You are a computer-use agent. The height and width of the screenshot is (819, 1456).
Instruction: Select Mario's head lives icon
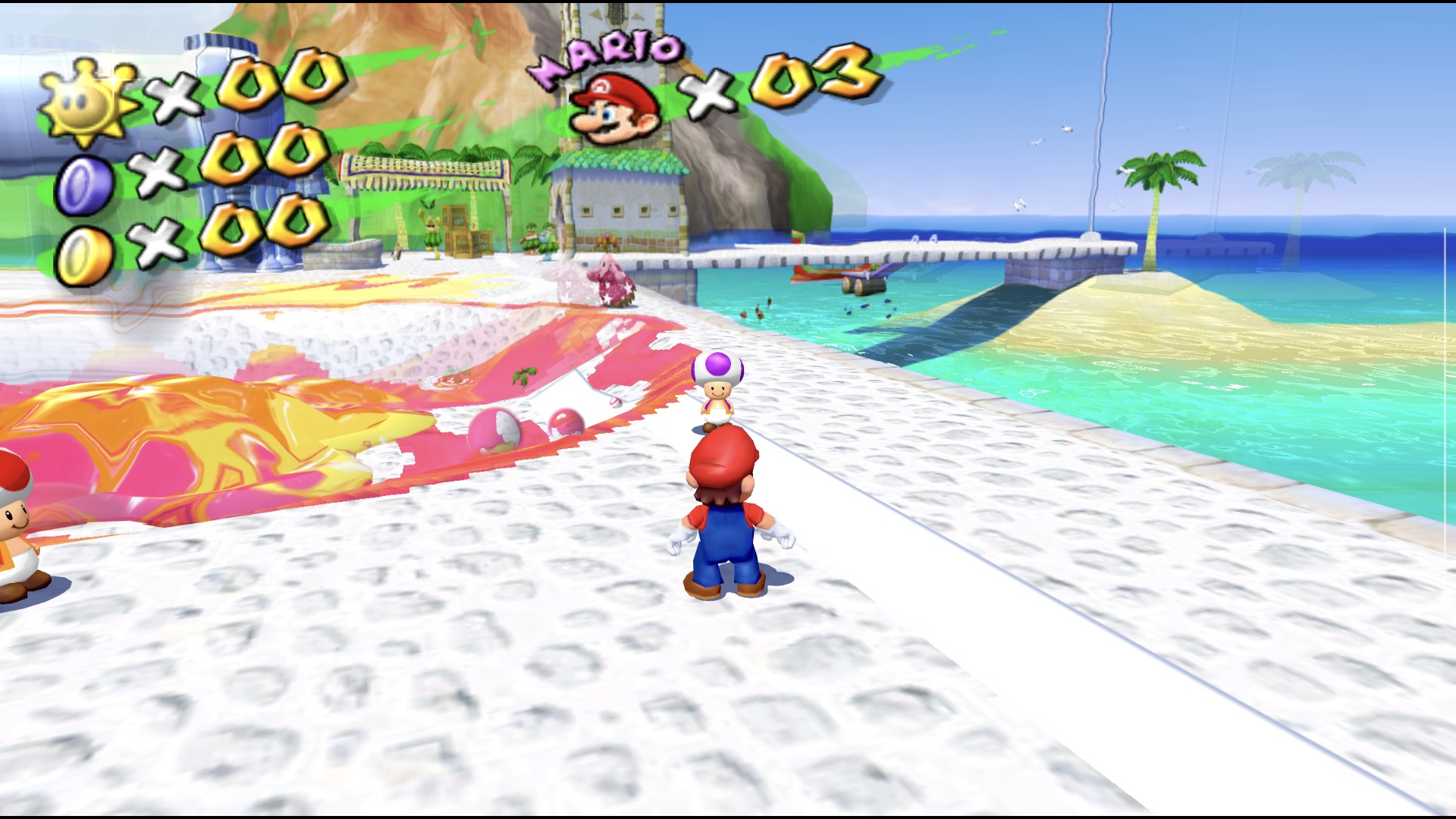click(x=613, y=110)
